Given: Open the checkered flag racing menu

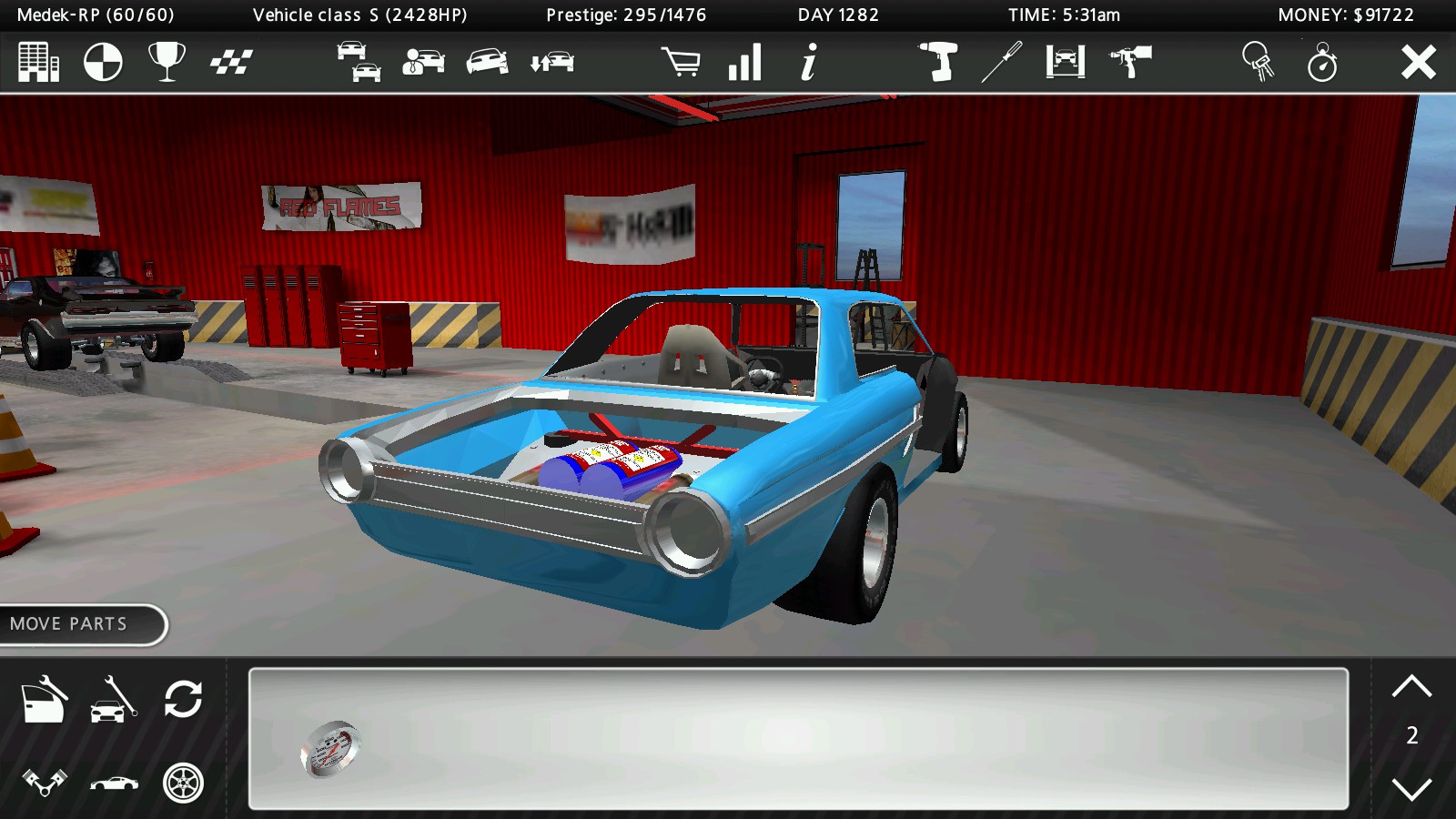Looking at the screenshot, I should point(232,64).
